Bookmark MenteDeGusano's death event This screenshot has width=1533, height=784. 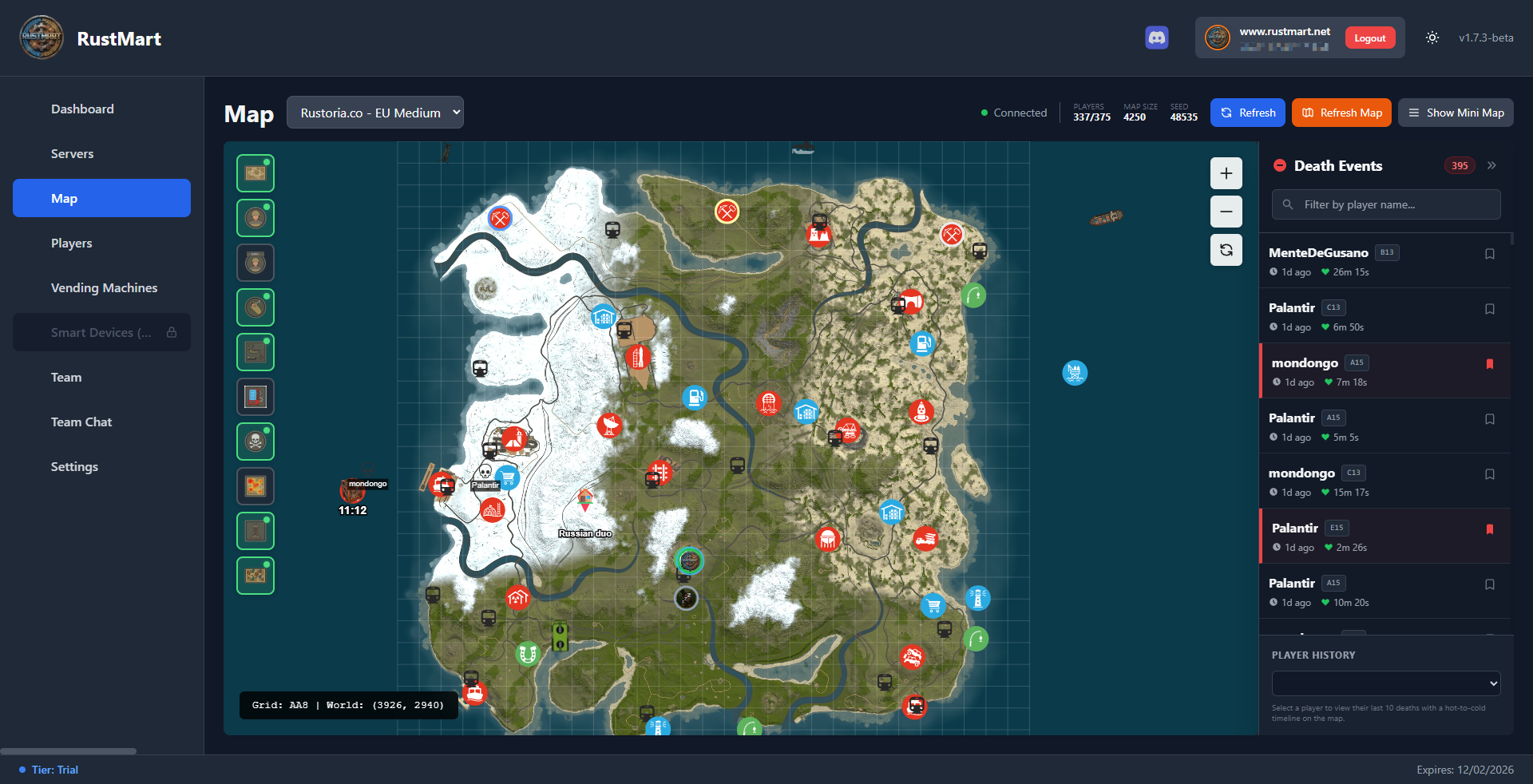(1490, 254)
